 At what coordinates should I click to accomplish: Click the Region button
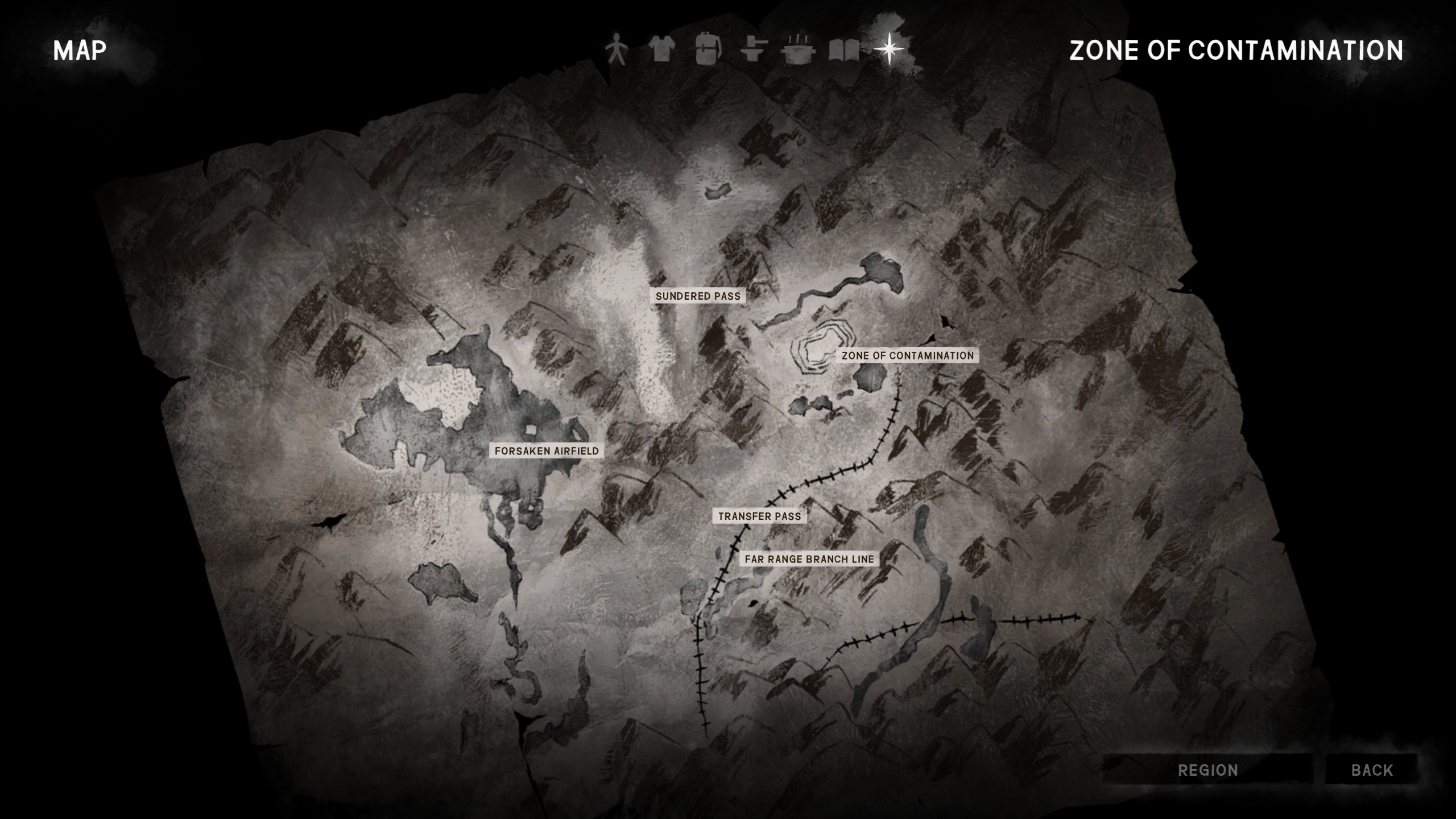1207,770
